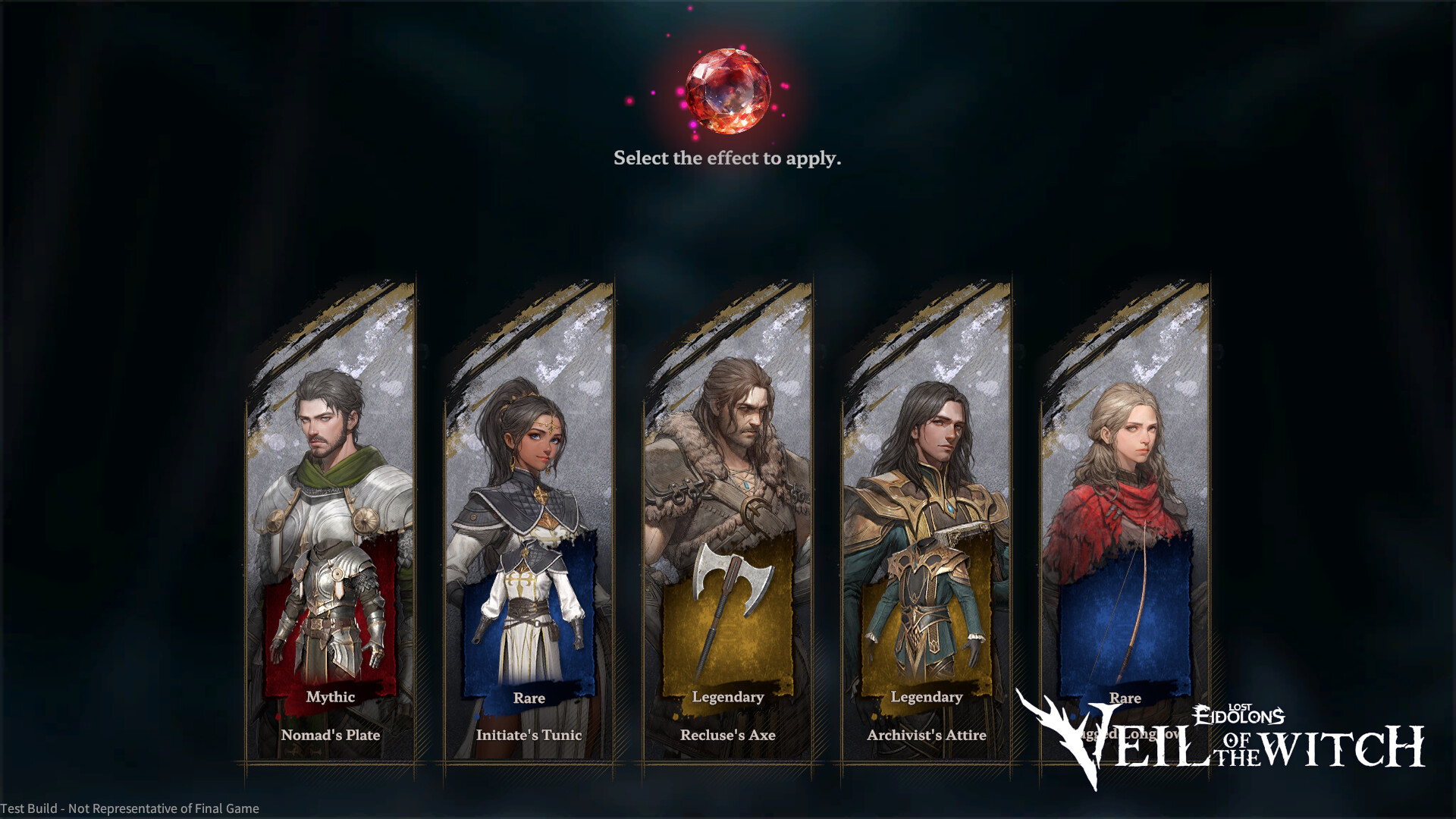Click the Rare label on the longbow card
This screenshot has width=1456, height=819.
click(x=1126, y=698)
